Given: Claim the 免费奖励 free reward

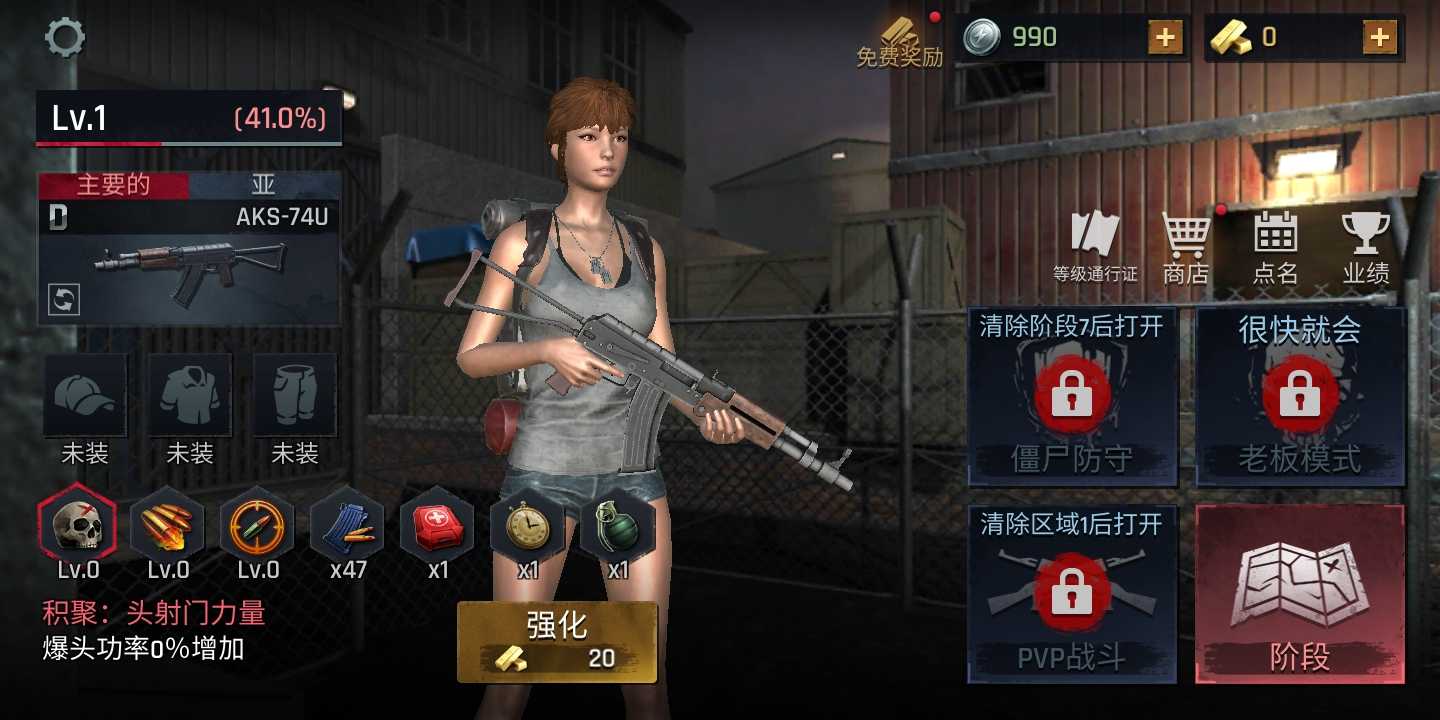Looking at the screenshot, I should coord(898,37).
